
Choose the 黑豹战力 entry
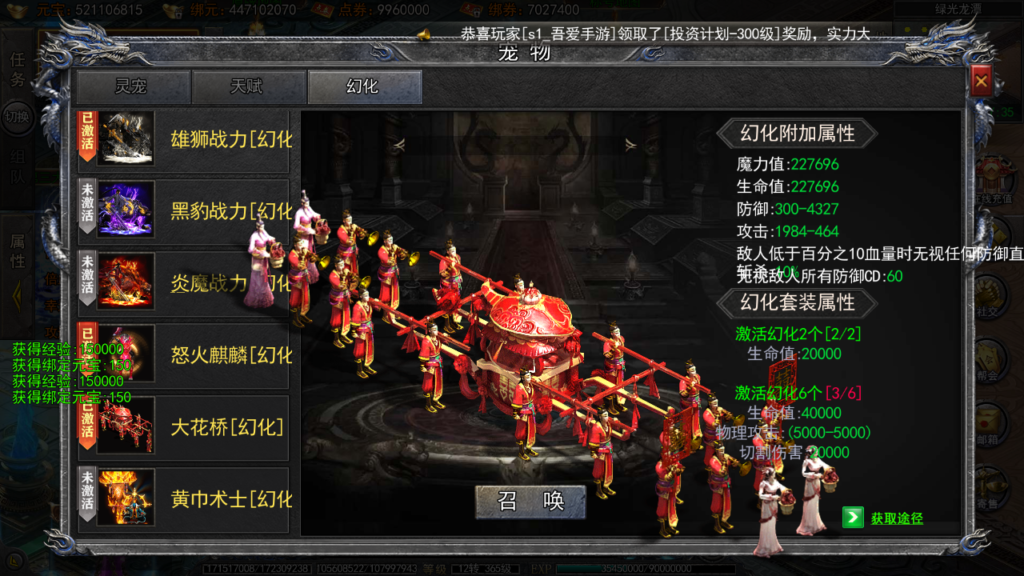pyautogui.click(x=184, y=211)
